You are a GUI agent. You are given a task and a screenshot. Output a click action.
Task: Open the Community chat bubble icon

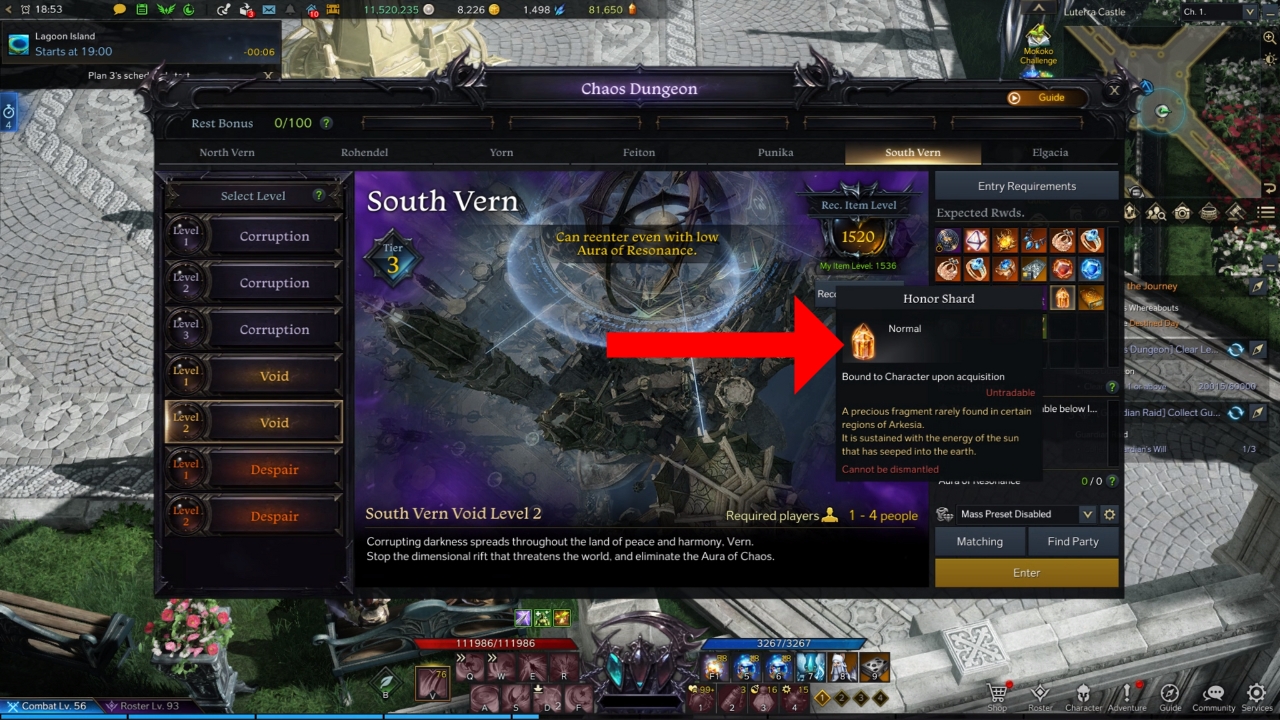click(1213, 692)
